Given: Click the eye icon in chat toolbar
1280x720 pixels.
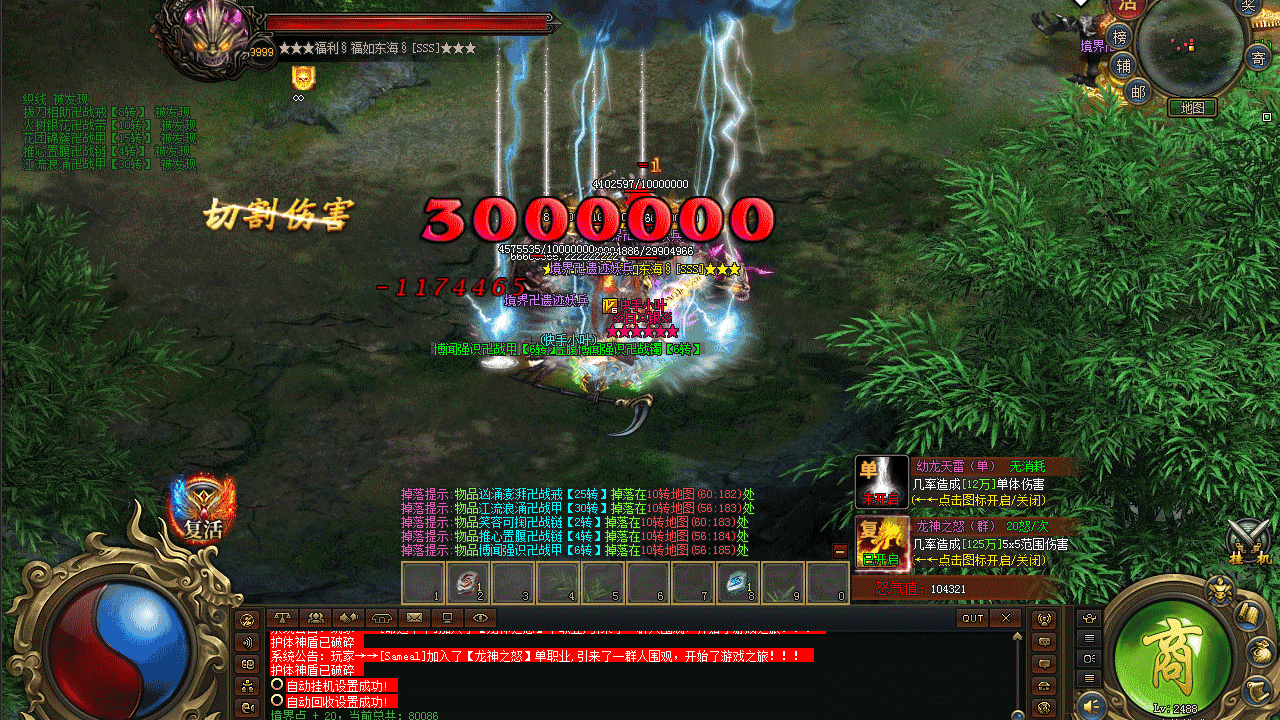Looking at the screenshot, I should coord(479,618).
